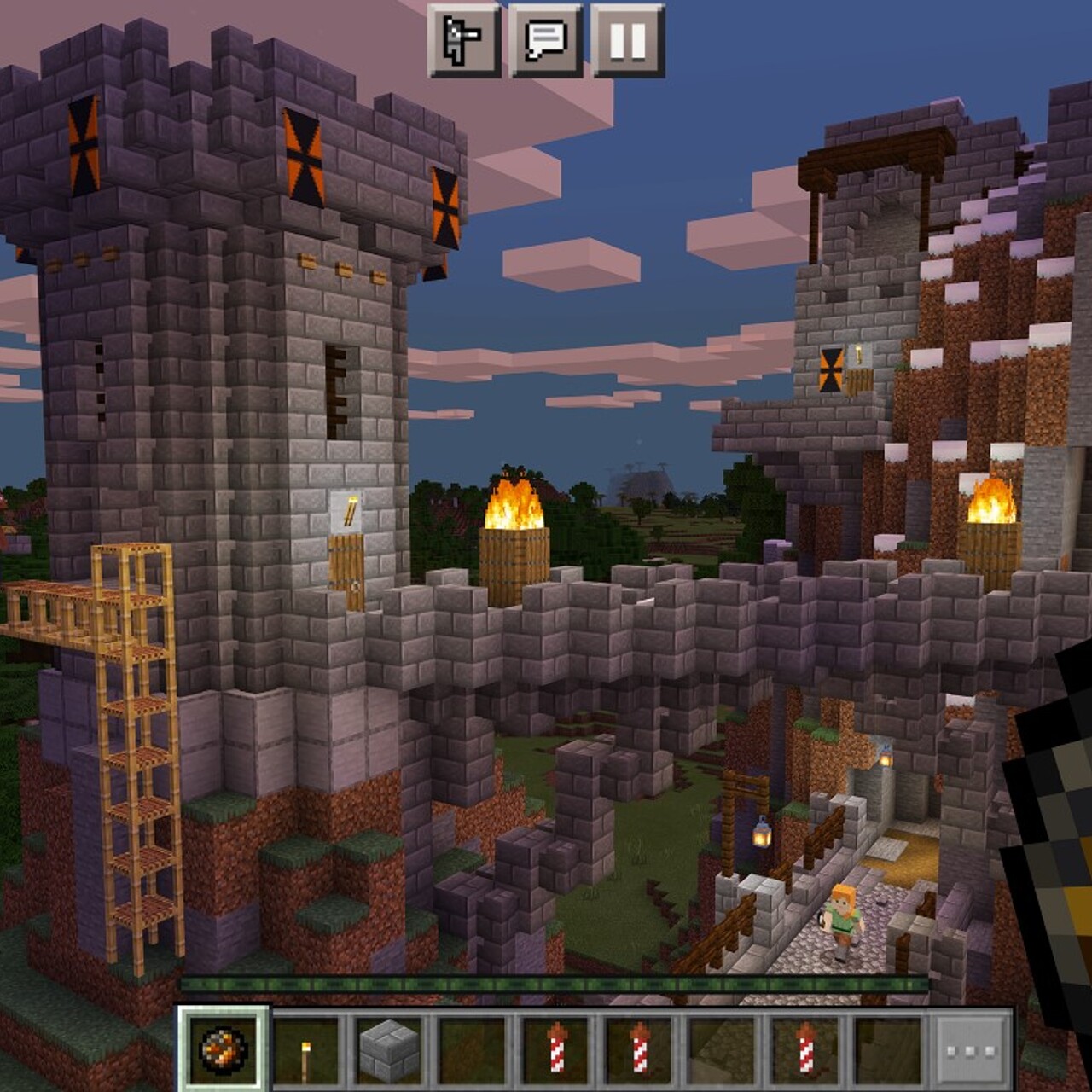Open the chat window
This screenshot has width=1092, height=1092.
(545, 40)
